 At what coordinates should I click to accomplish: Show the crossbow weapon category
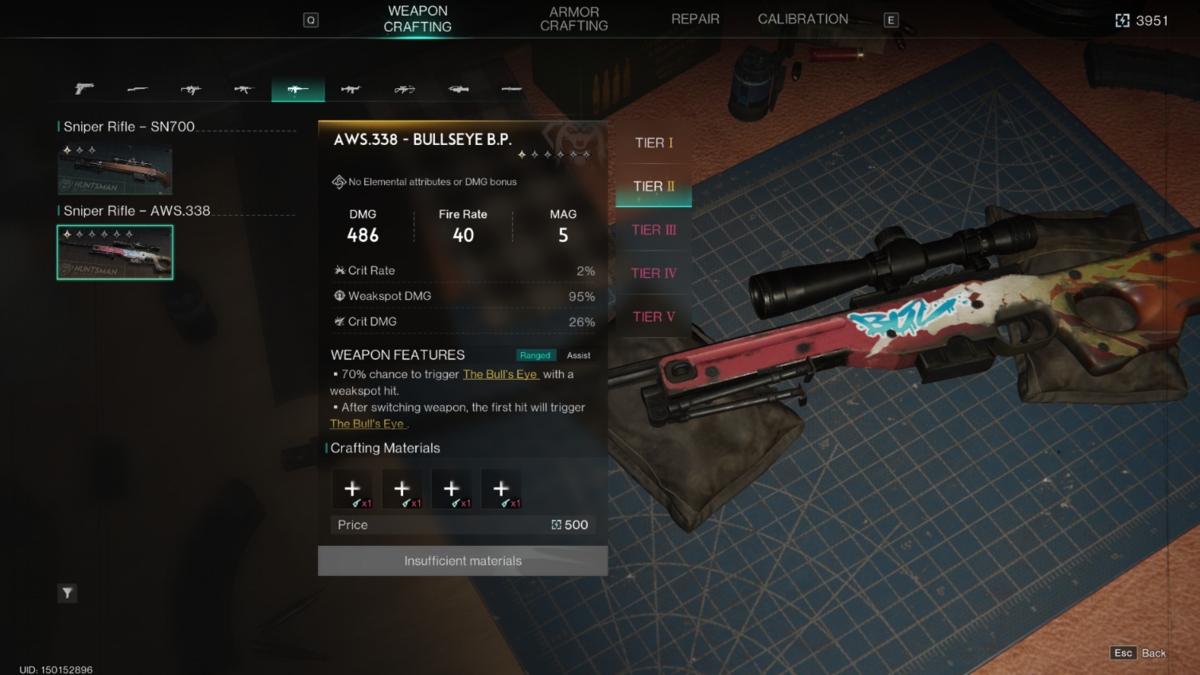(x=404, y=89)
